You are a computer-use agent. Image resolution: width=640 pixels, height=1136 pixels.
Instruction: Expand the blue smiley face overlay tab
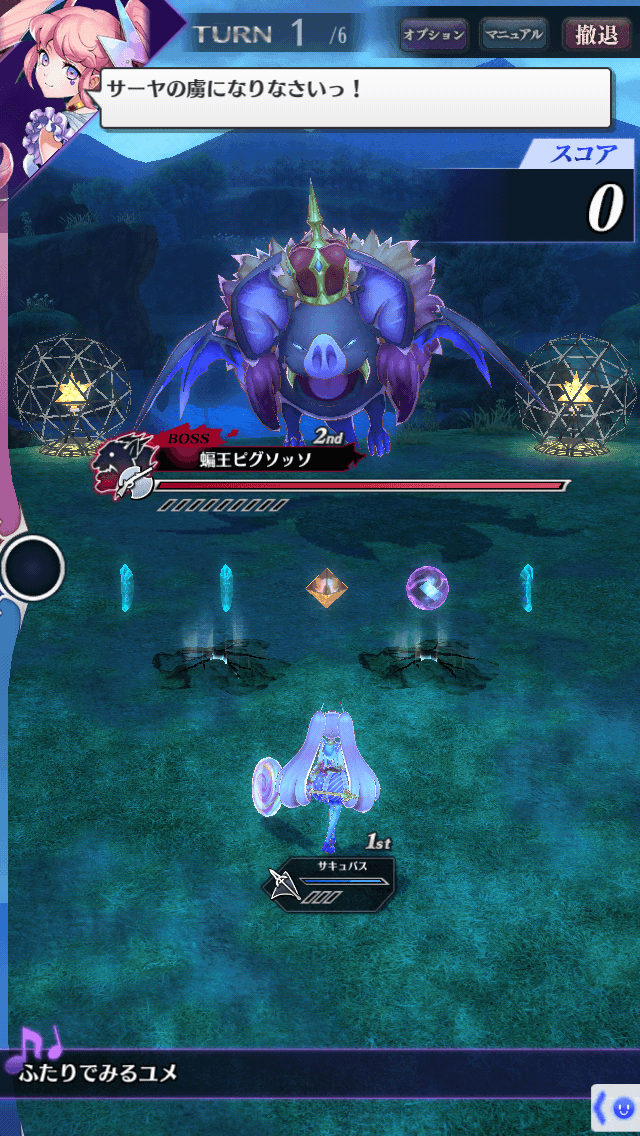(616, 1108)
